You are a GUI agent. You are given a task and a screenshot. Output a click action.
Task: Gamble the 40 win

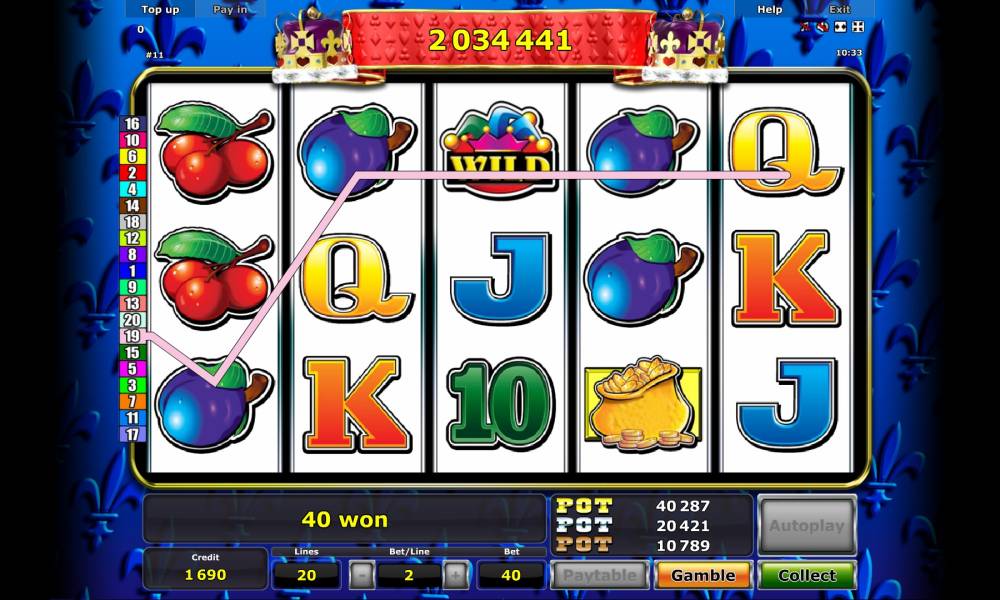[703, 575]
